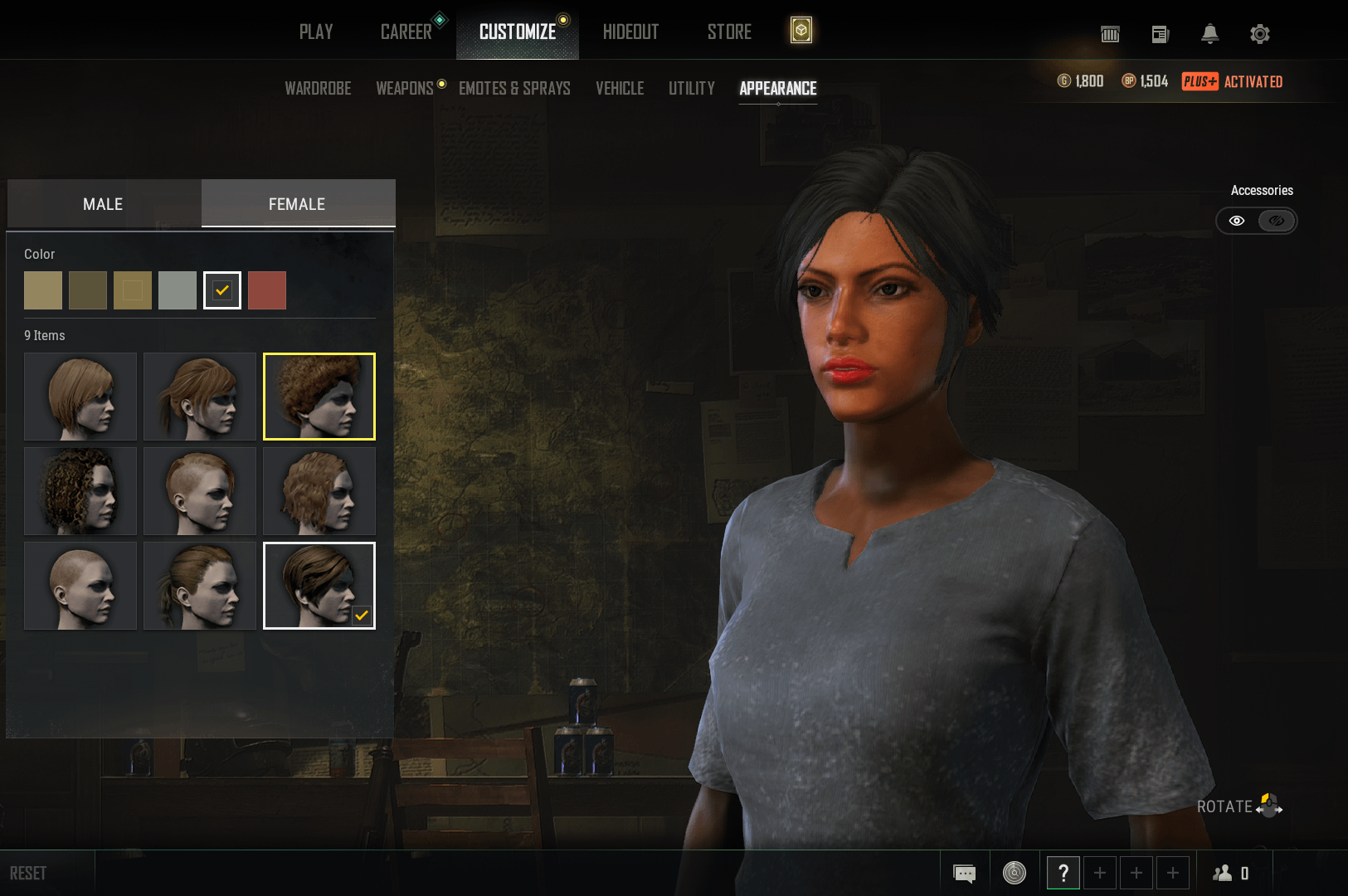Choose the shaved bald hairstyle
The width and height of the screenshot is (1348, 896).
(x=80, y=586)
